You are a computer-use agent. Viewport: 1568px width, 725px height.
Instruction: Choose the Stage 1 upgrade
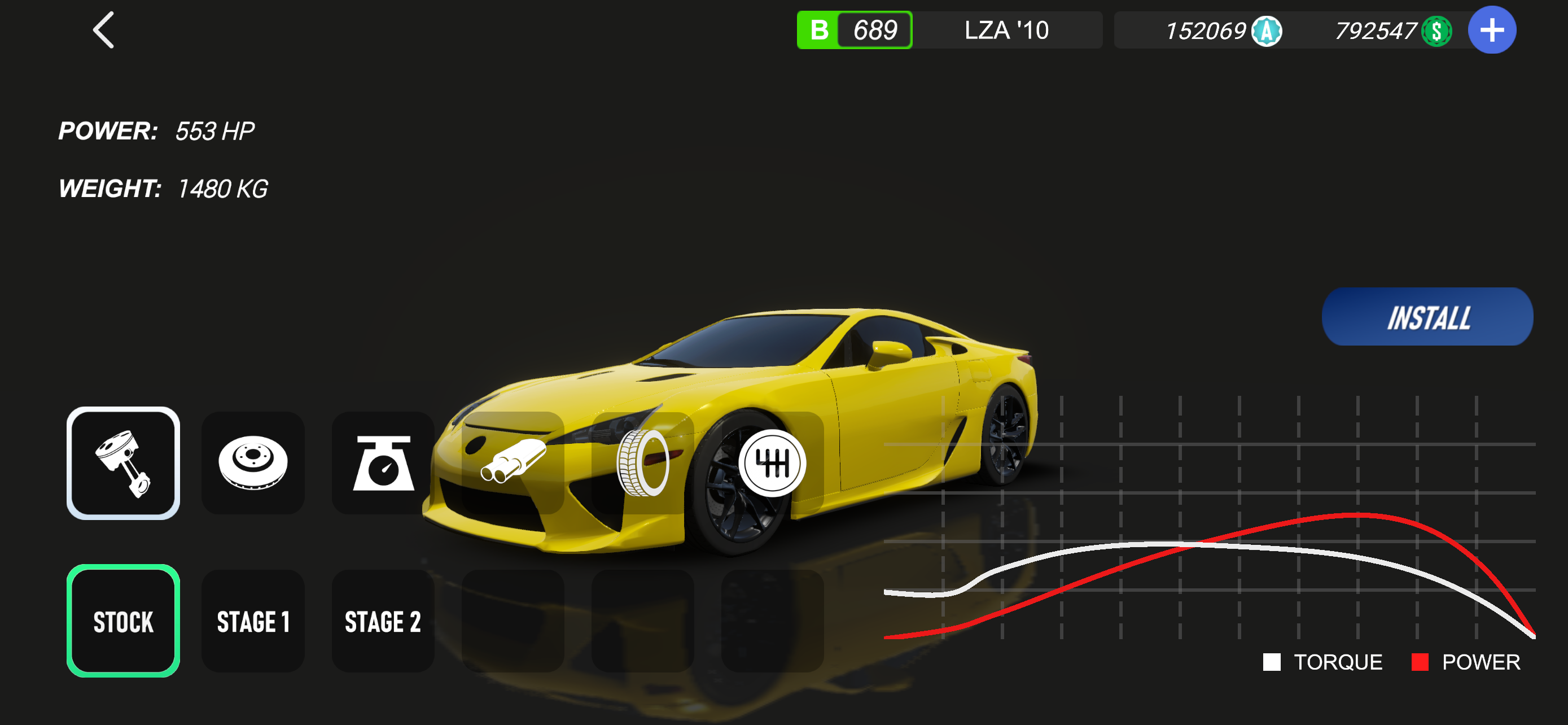(253, 622)
